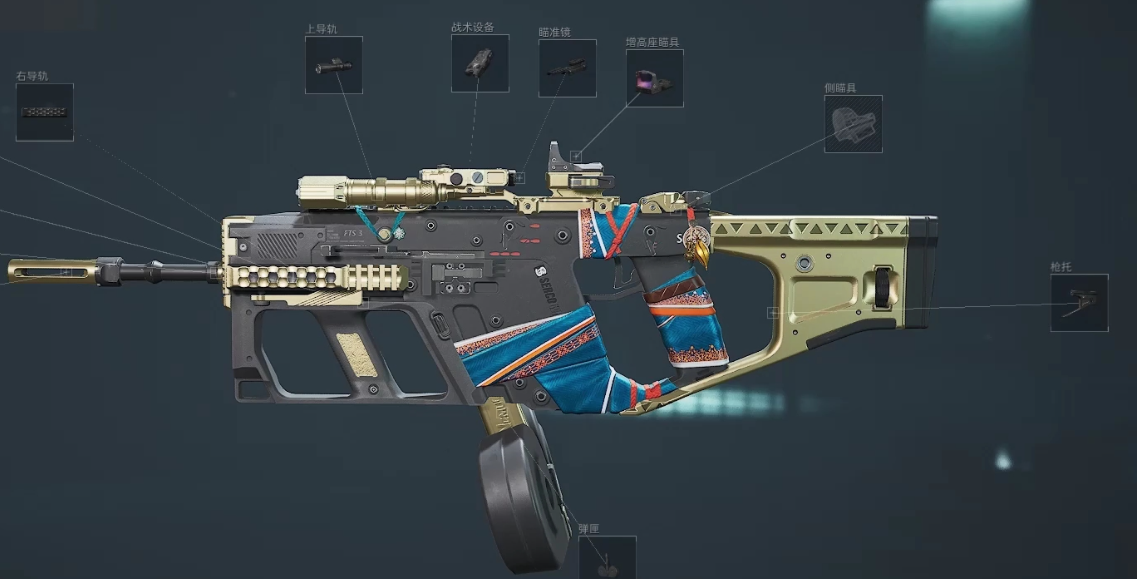
Task: Open the 弹匣 magazine slot
Action: [x=607, y=558]
